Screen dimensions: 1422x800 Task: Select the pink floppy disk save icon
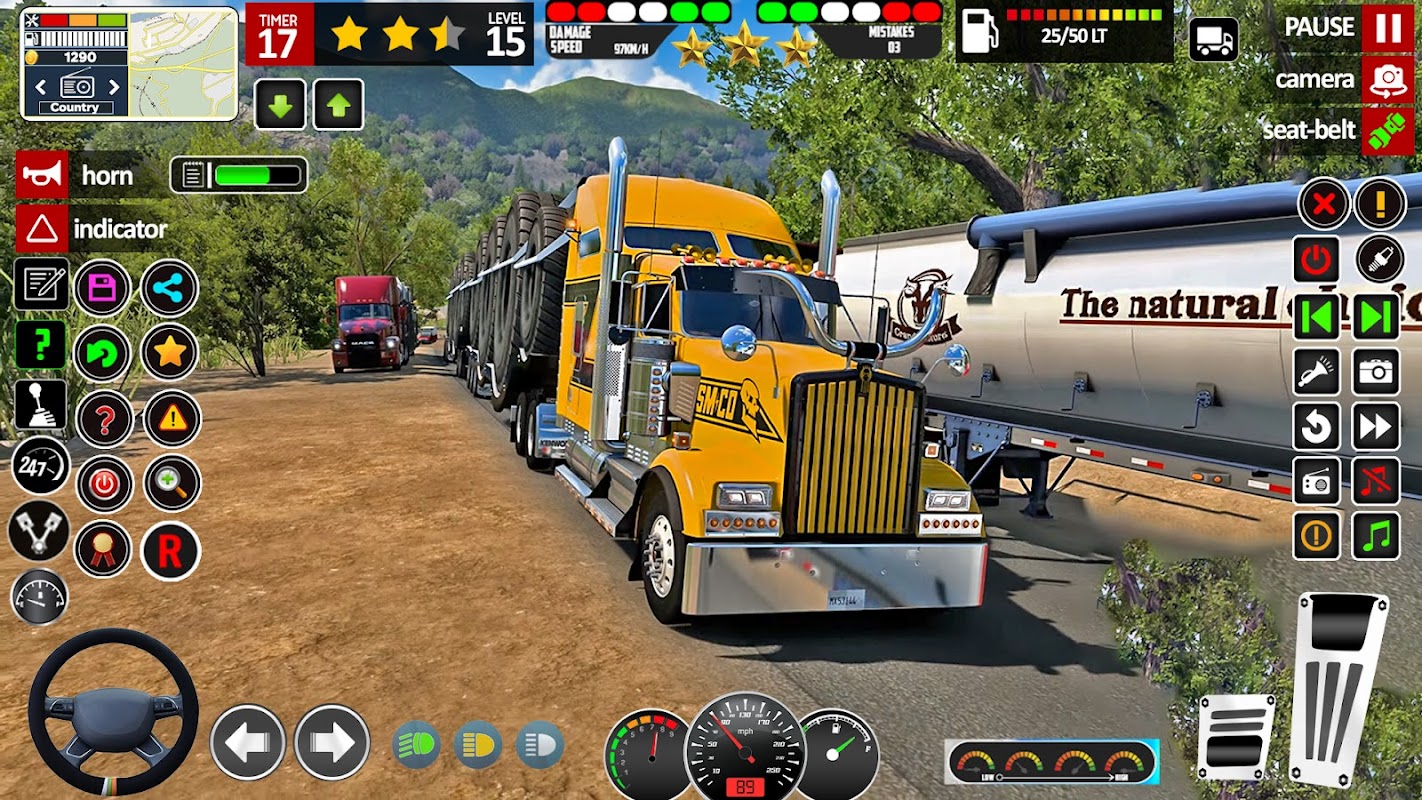click(x=103, y=289)
